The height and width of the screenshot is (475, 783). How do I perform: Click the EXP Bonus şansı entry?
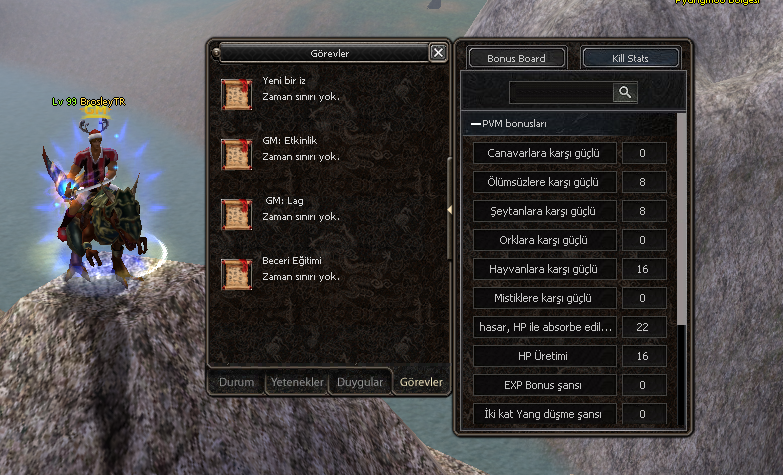click(x=543, y=385)
